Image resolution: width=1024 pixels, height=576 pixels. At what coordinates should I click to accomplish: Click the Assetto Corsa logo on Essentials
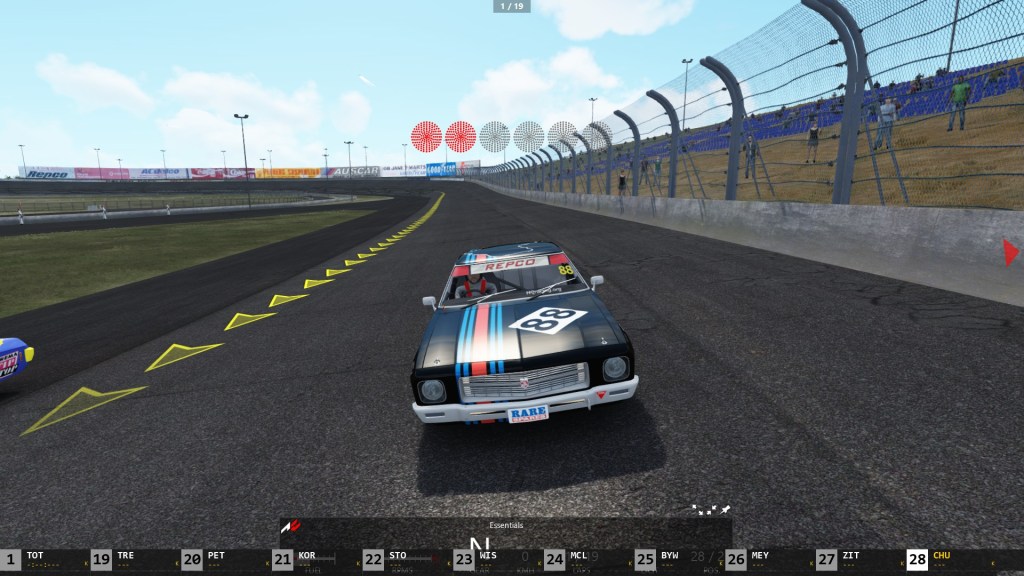click(x=291, y=525)
